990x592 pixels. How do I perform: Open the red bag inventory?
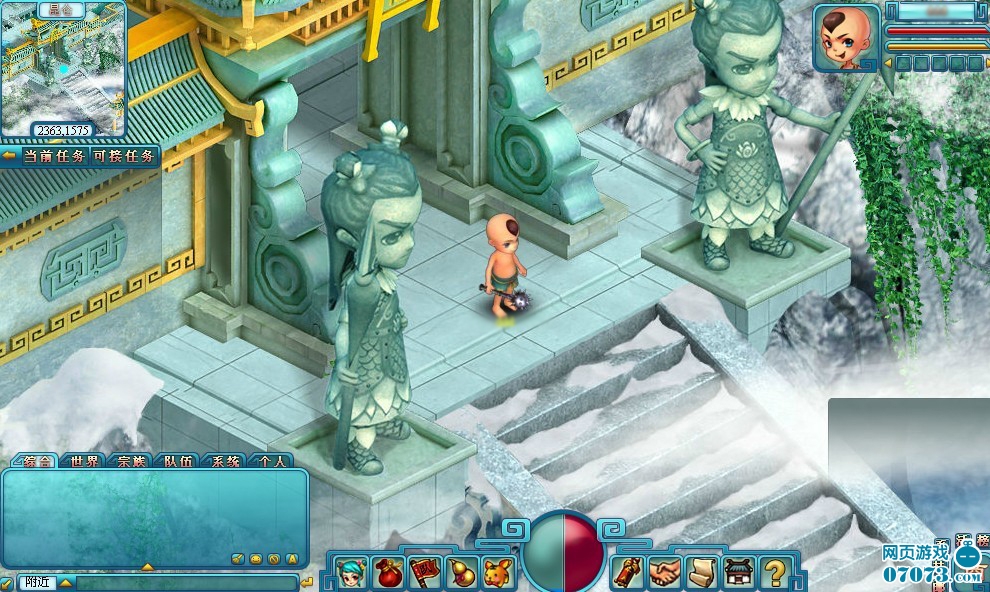(388, 573)
